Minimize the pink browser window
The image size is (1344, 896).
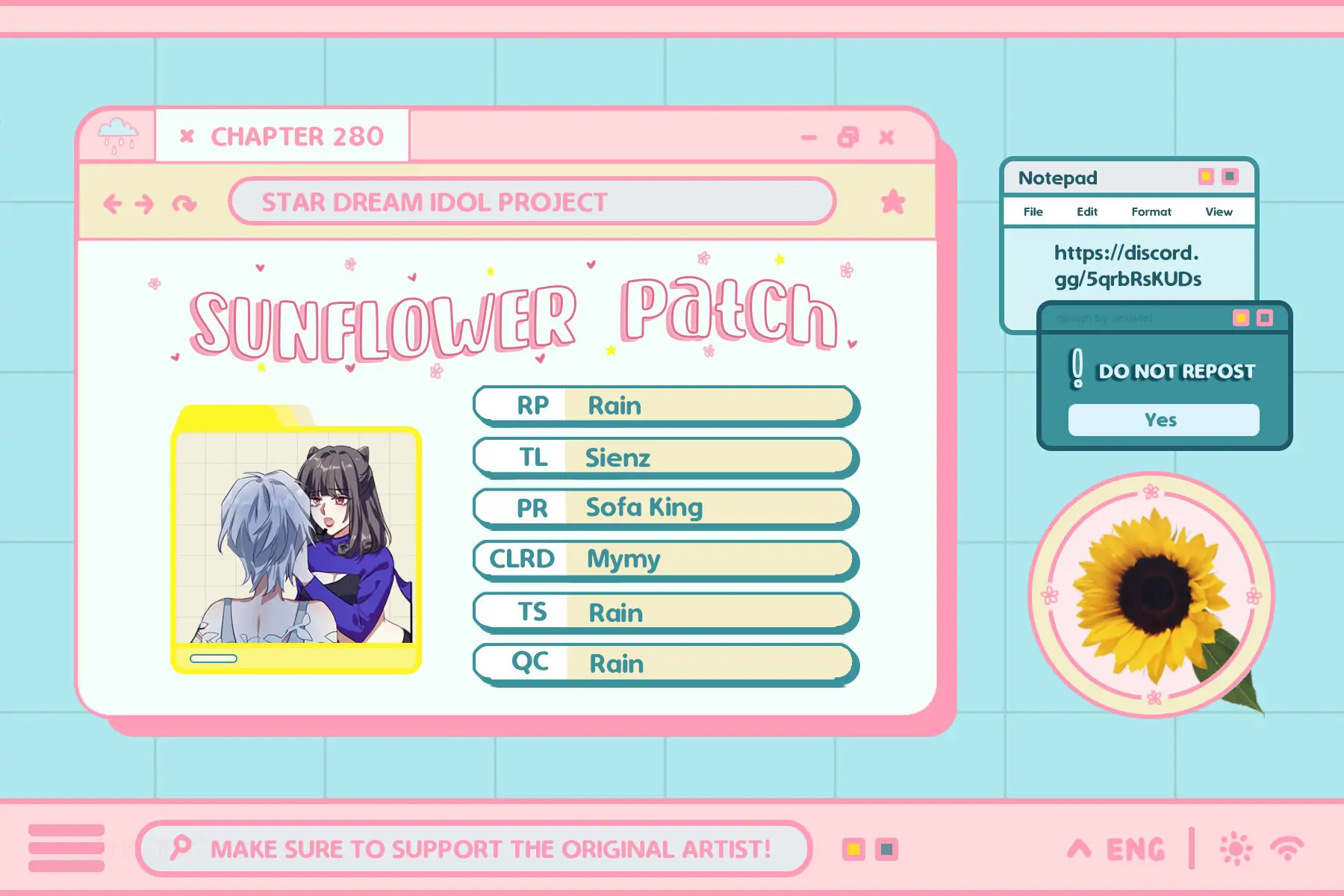tap(809, 137)
